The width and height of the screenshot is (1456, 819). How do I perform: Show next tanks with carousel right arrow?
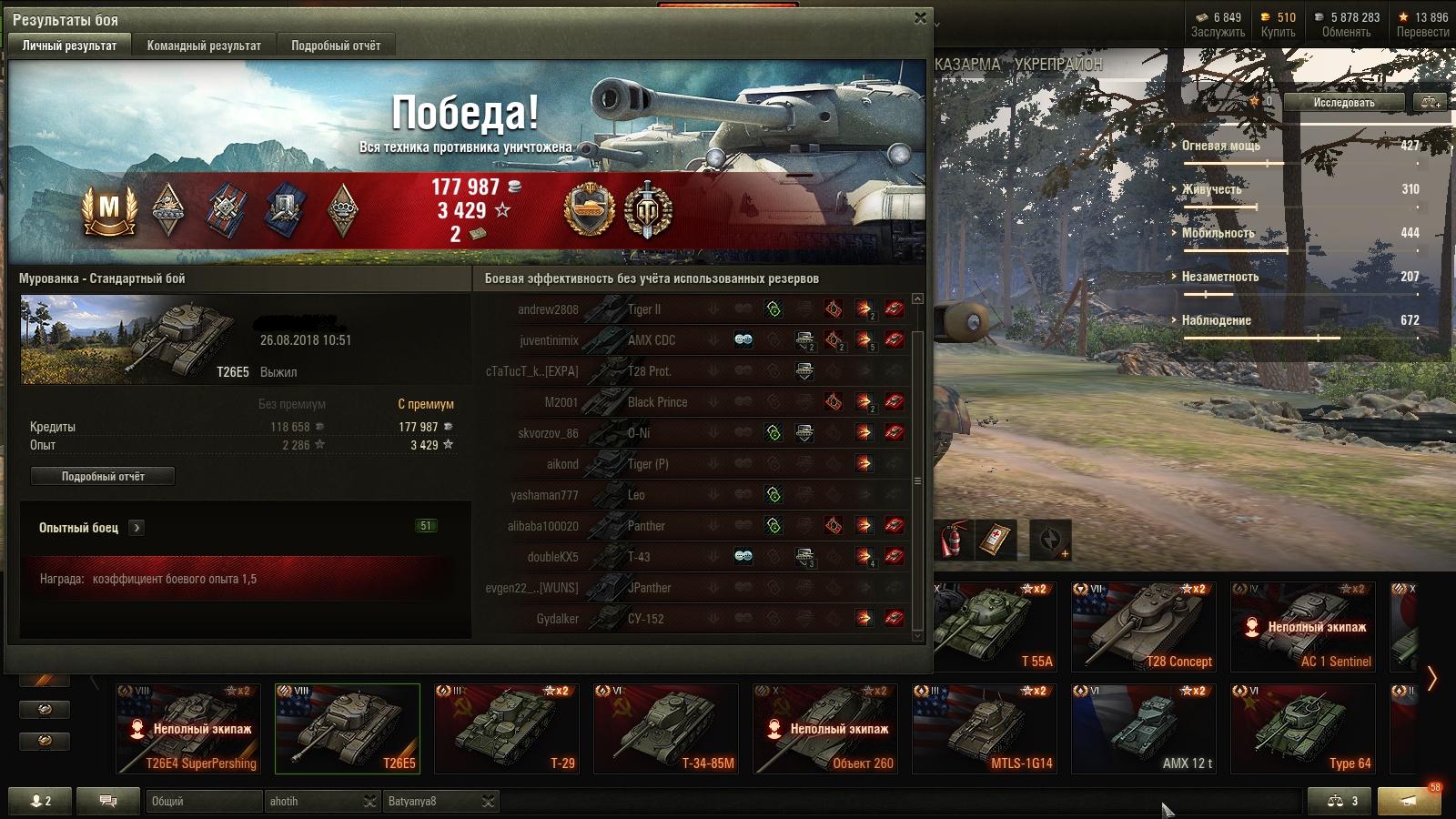click(x=1431, y=678)
